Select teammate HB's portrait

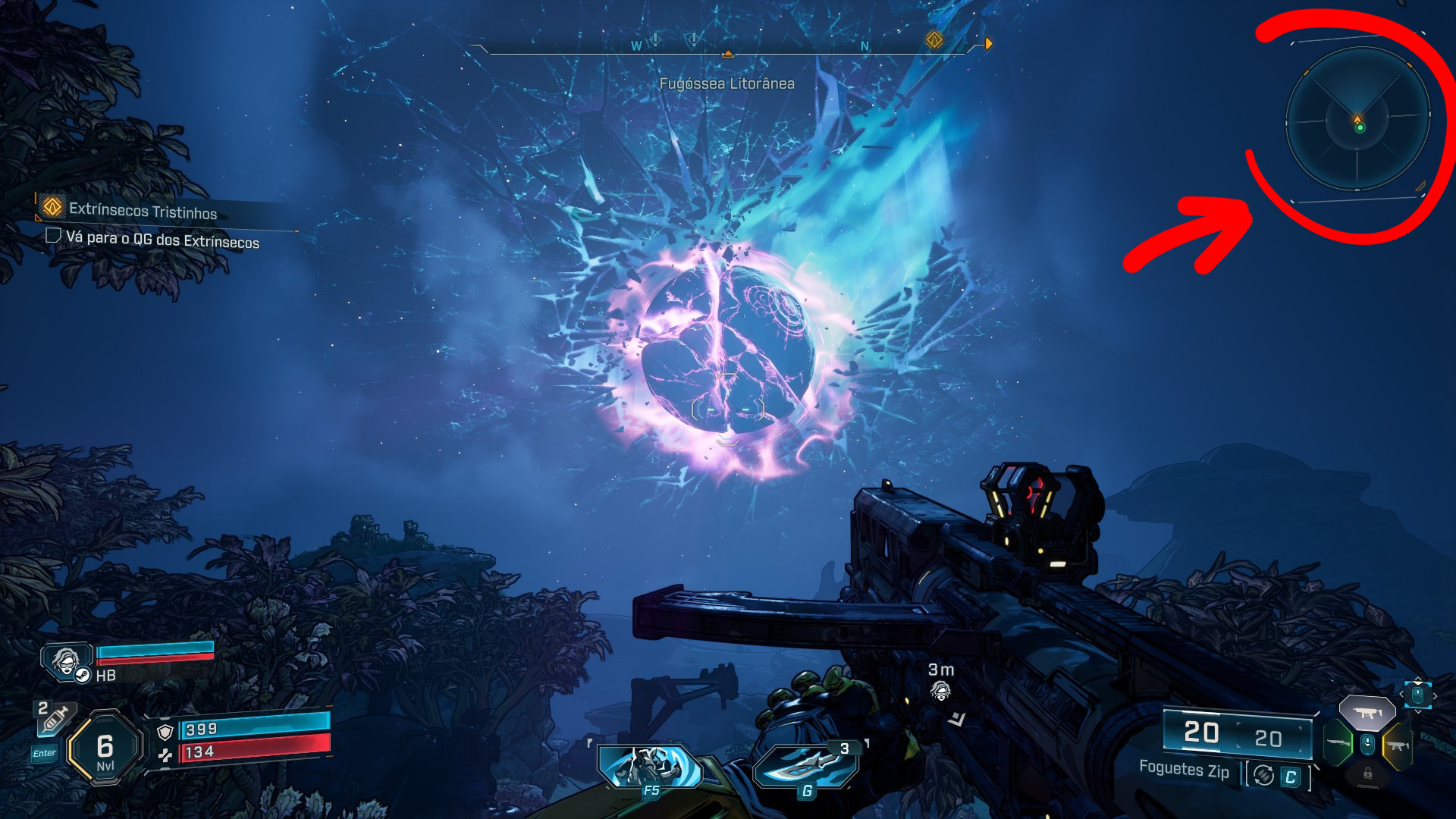(x=67, y=662)
